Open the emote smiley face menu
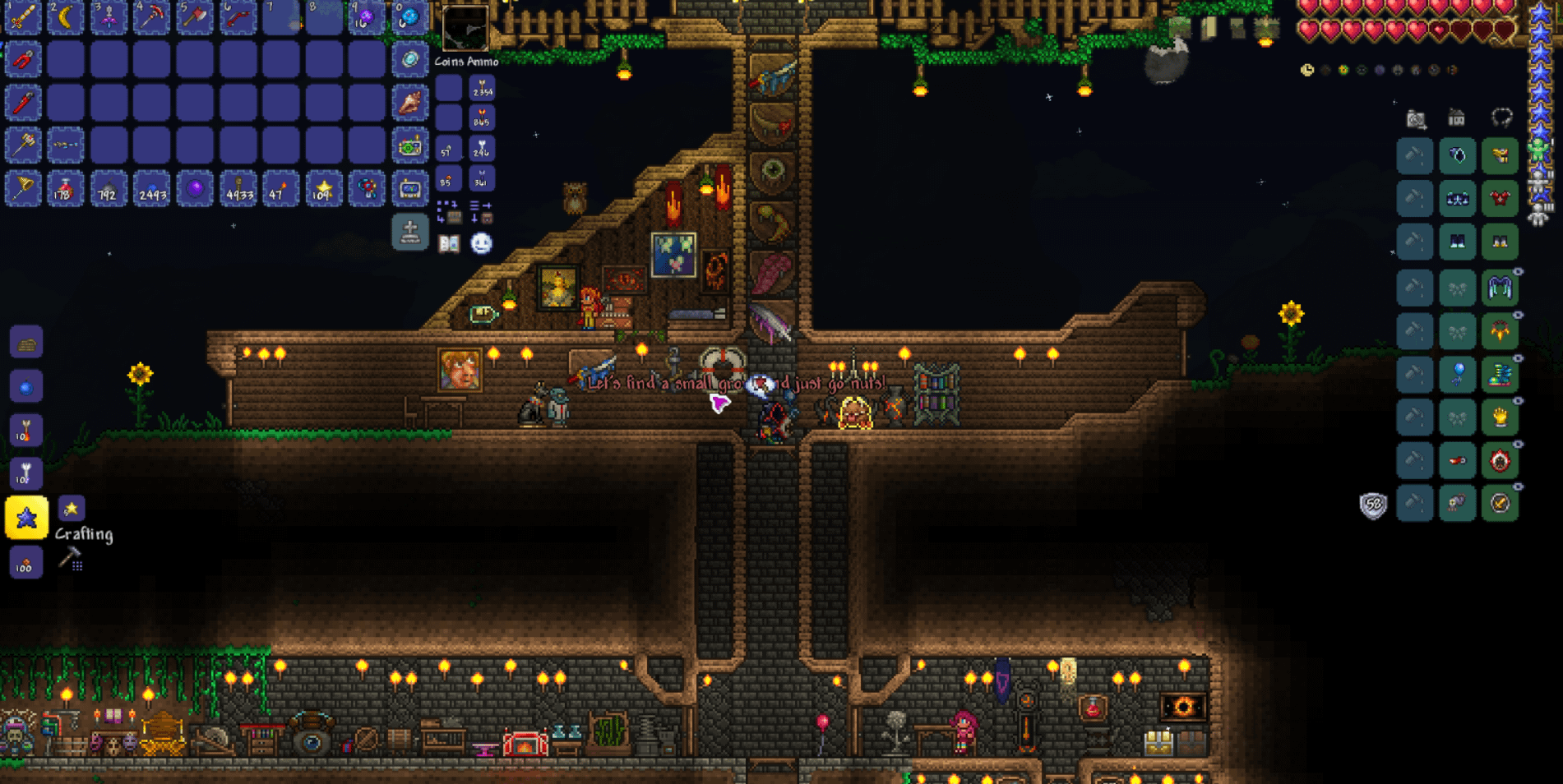 point(481,243)
